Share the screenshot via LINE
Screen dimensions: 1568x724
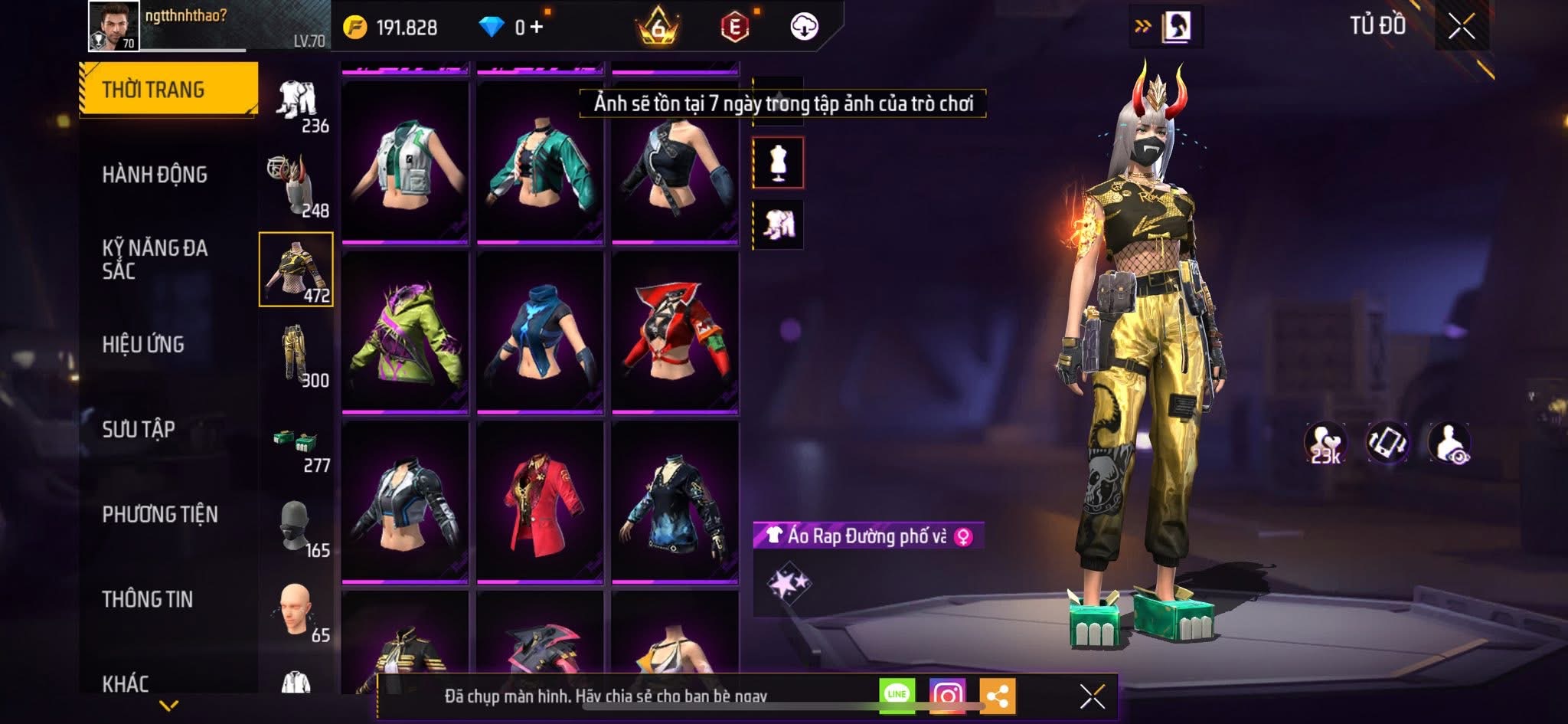[x=897, y=696]
